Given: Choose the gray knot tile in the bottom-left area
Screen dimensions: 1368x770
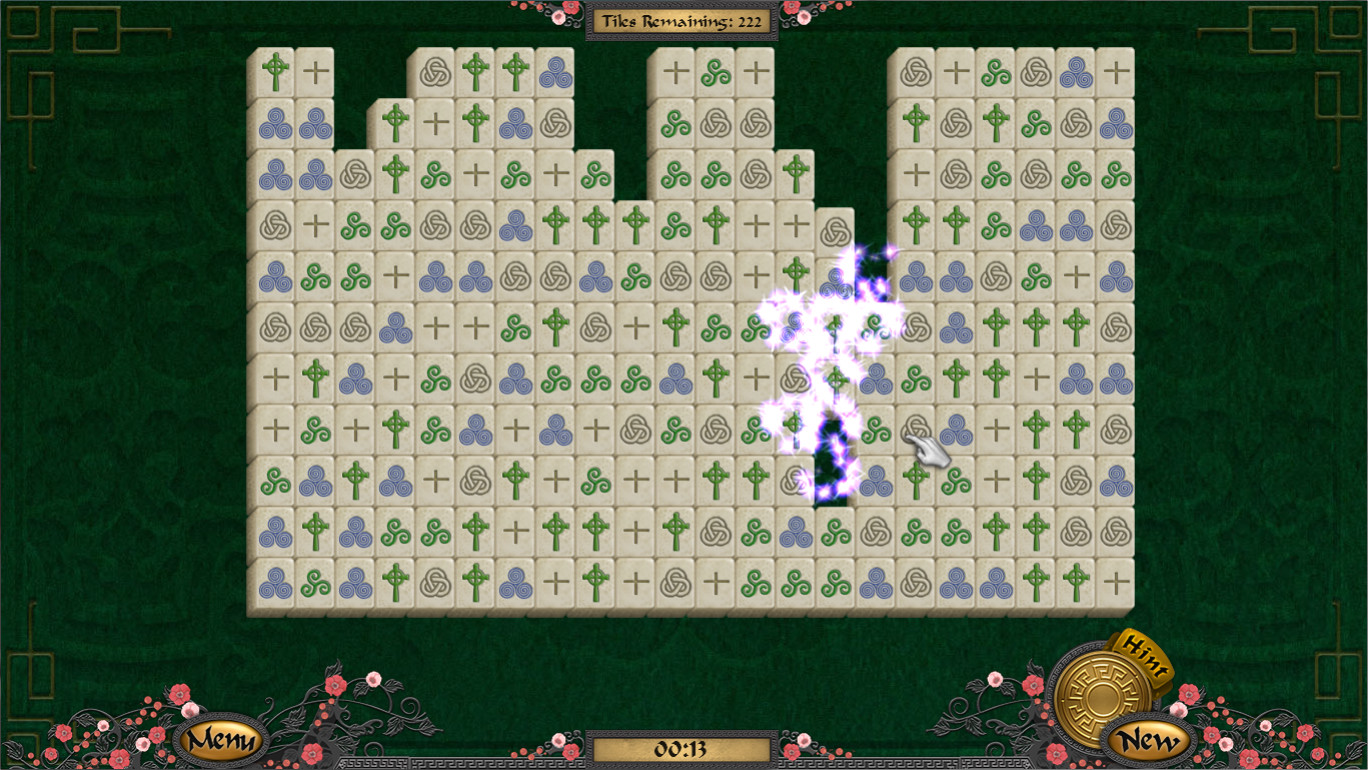Looking at the screenshot, I should (x=433, y=578).
